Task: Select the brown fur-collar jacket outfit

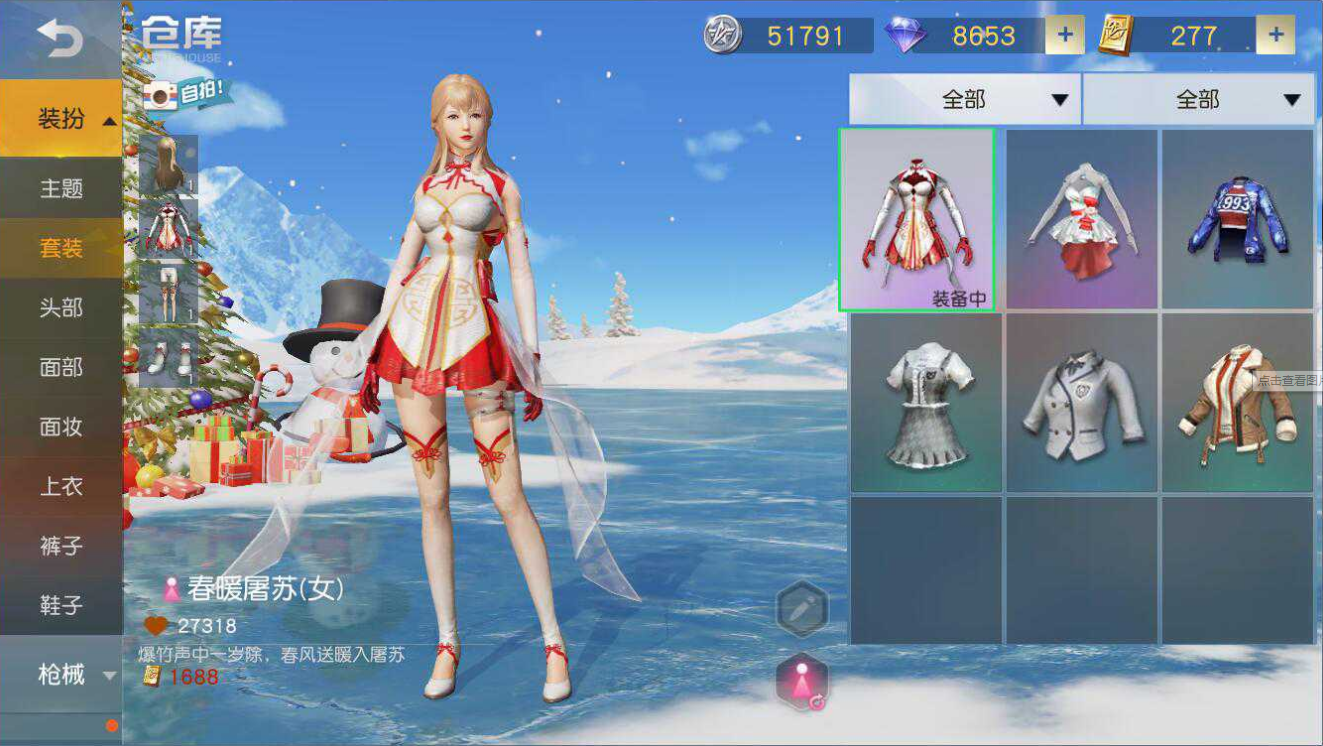Action: tap(1237, 403)
